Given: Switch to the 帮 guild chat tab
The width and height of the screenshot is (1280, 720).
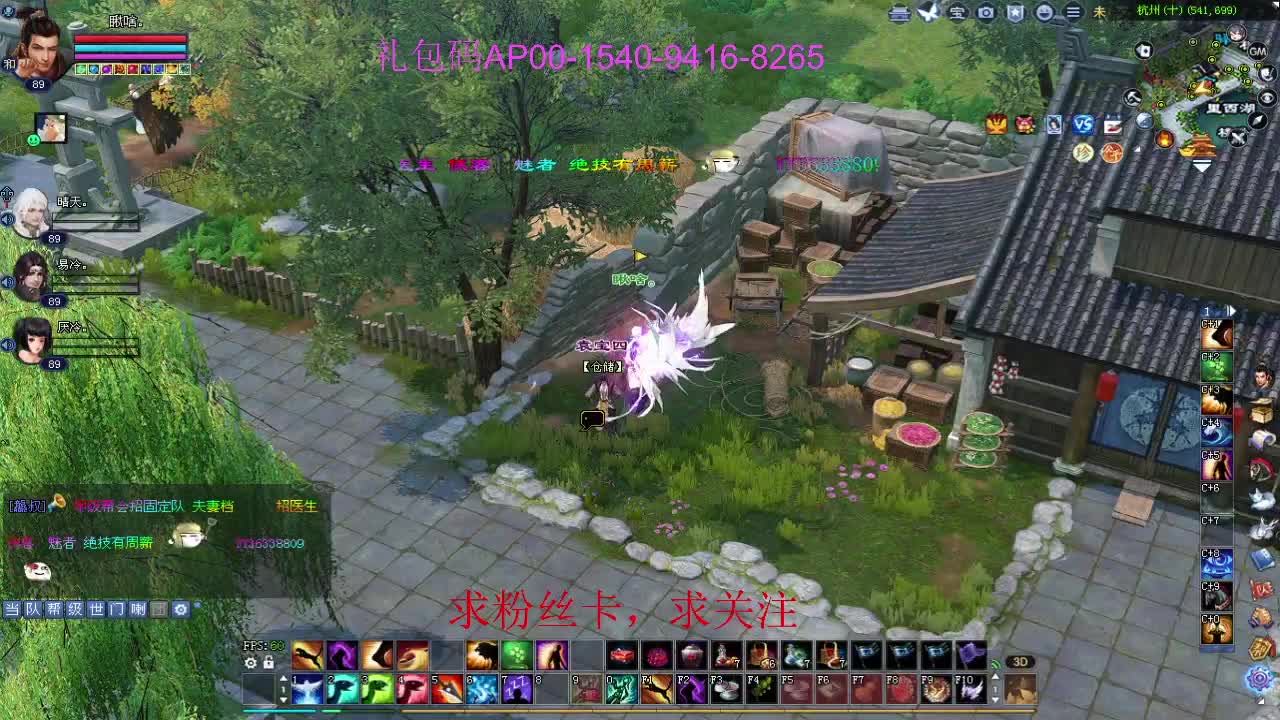Looking at the screenshot, I should tap(54, 608).
